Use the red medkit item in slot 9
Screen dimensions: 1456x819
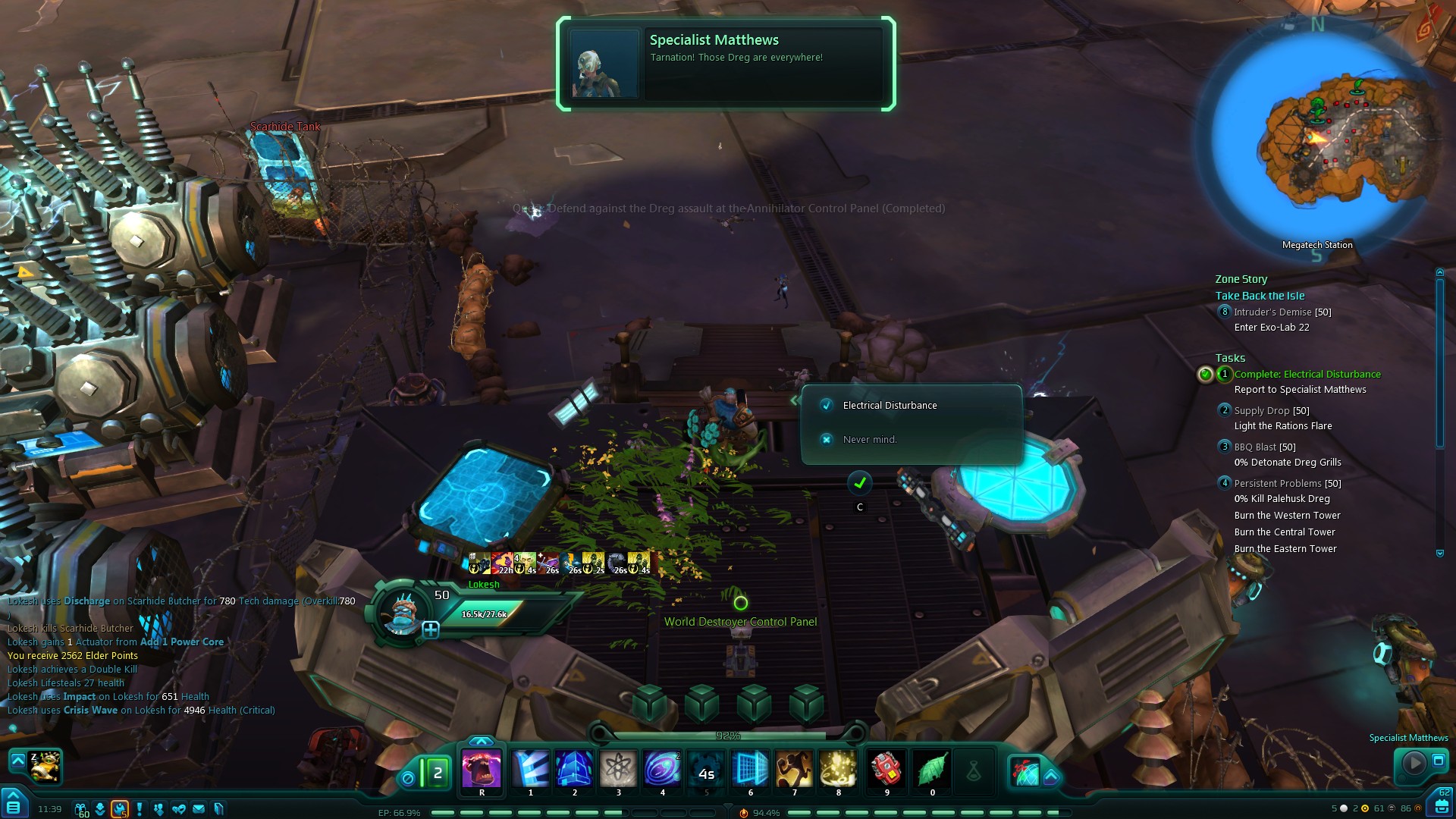(886, 770)
